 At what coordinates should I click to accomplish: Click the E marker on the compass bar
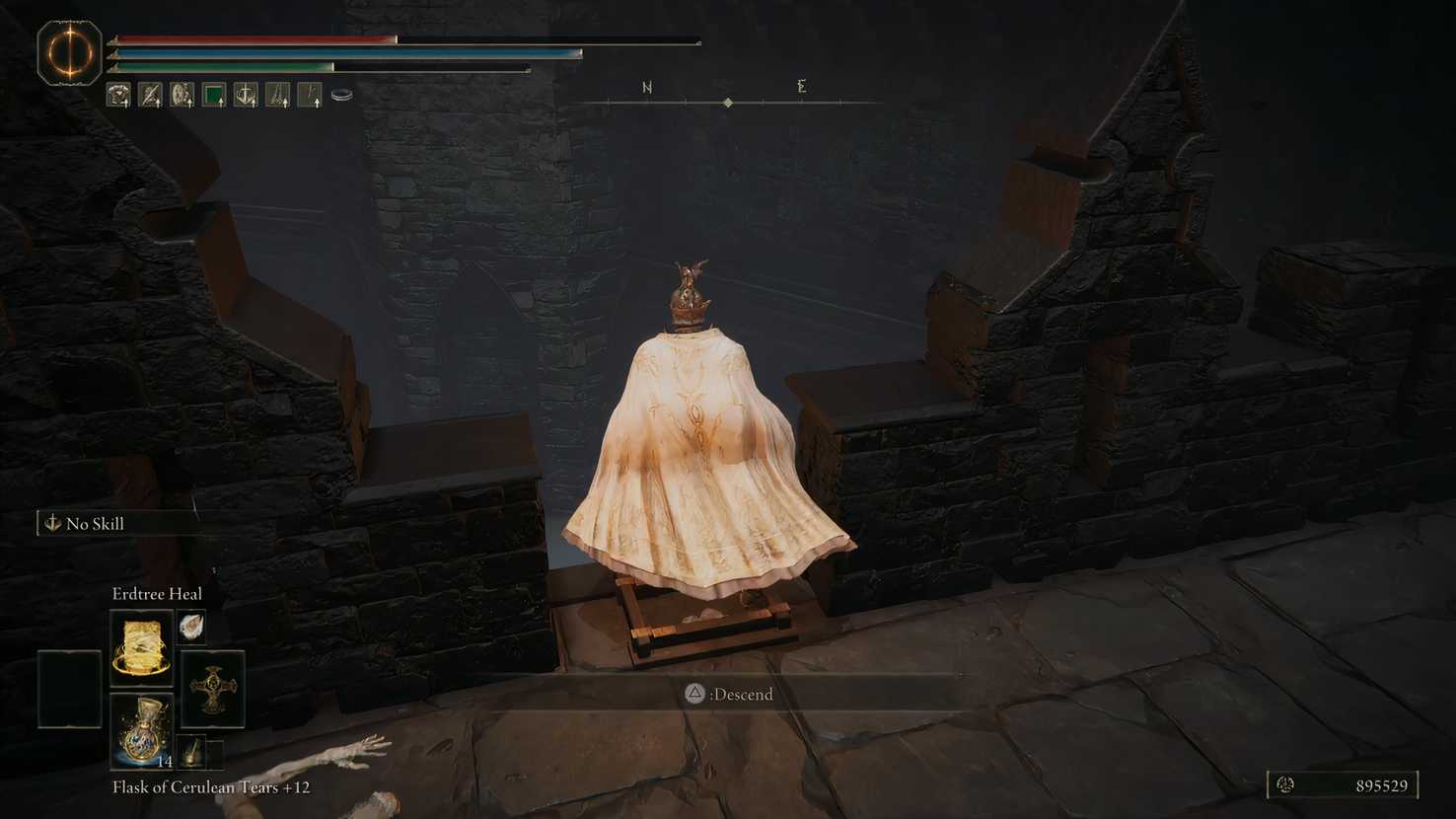[x=802, y=87]
